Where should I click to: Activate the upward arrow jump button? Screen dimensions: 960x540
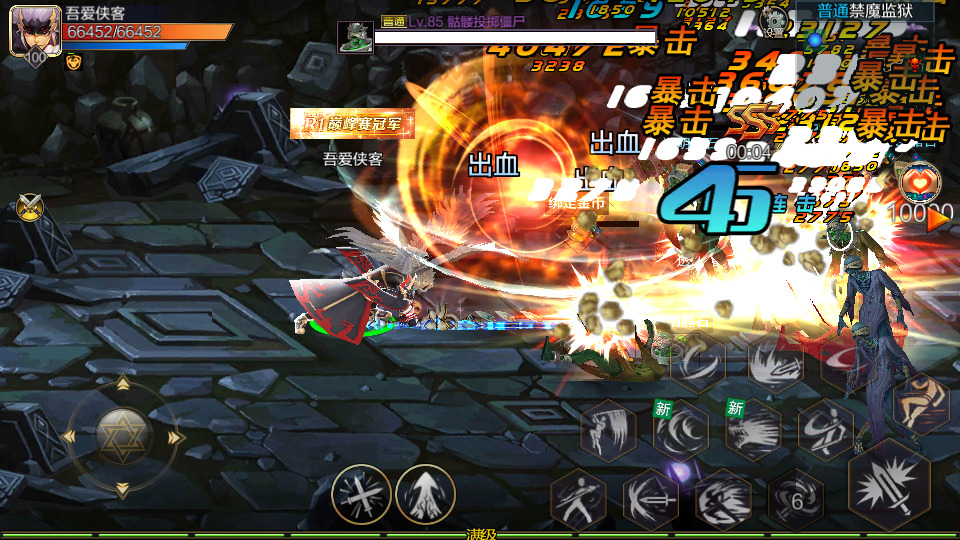pyautogui.click(x=425, y=495)
